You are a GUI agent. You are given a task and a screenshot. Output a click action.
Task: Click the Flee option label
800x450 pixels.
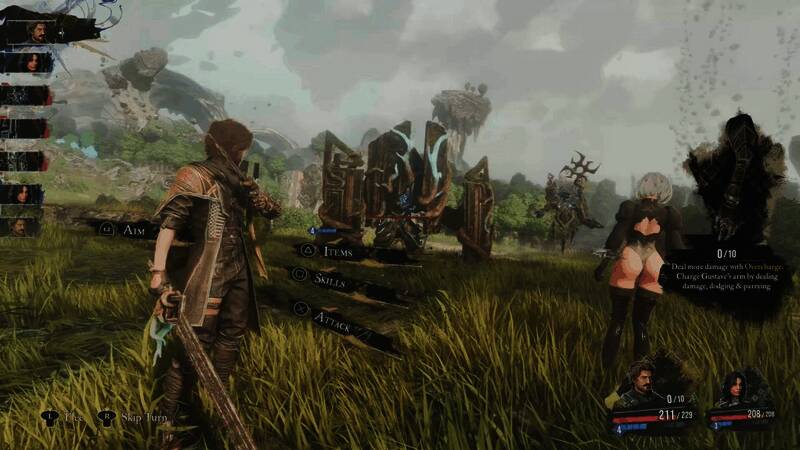(x=73, y=417)
